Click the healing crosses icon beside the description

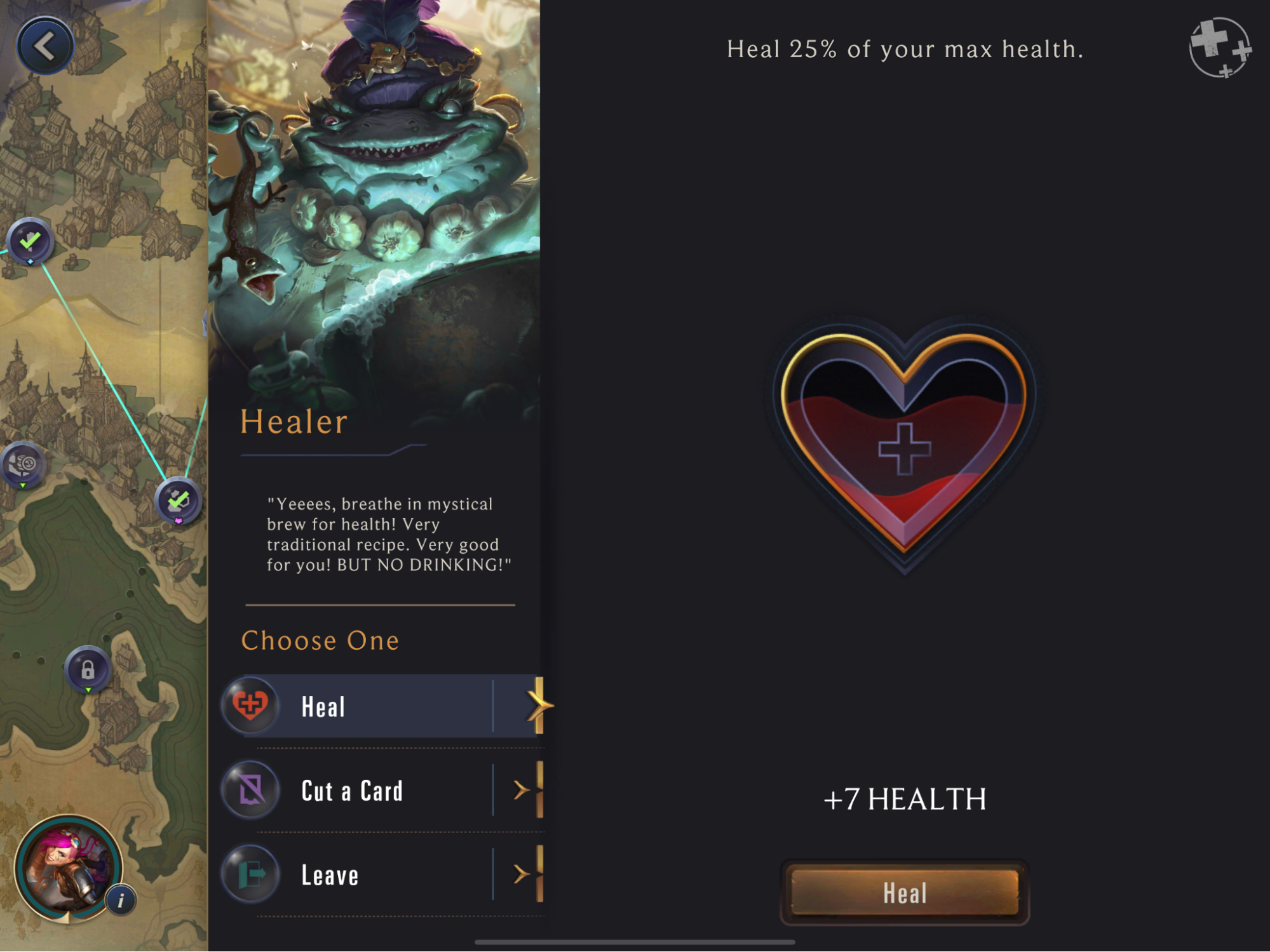click(1219, 48)
